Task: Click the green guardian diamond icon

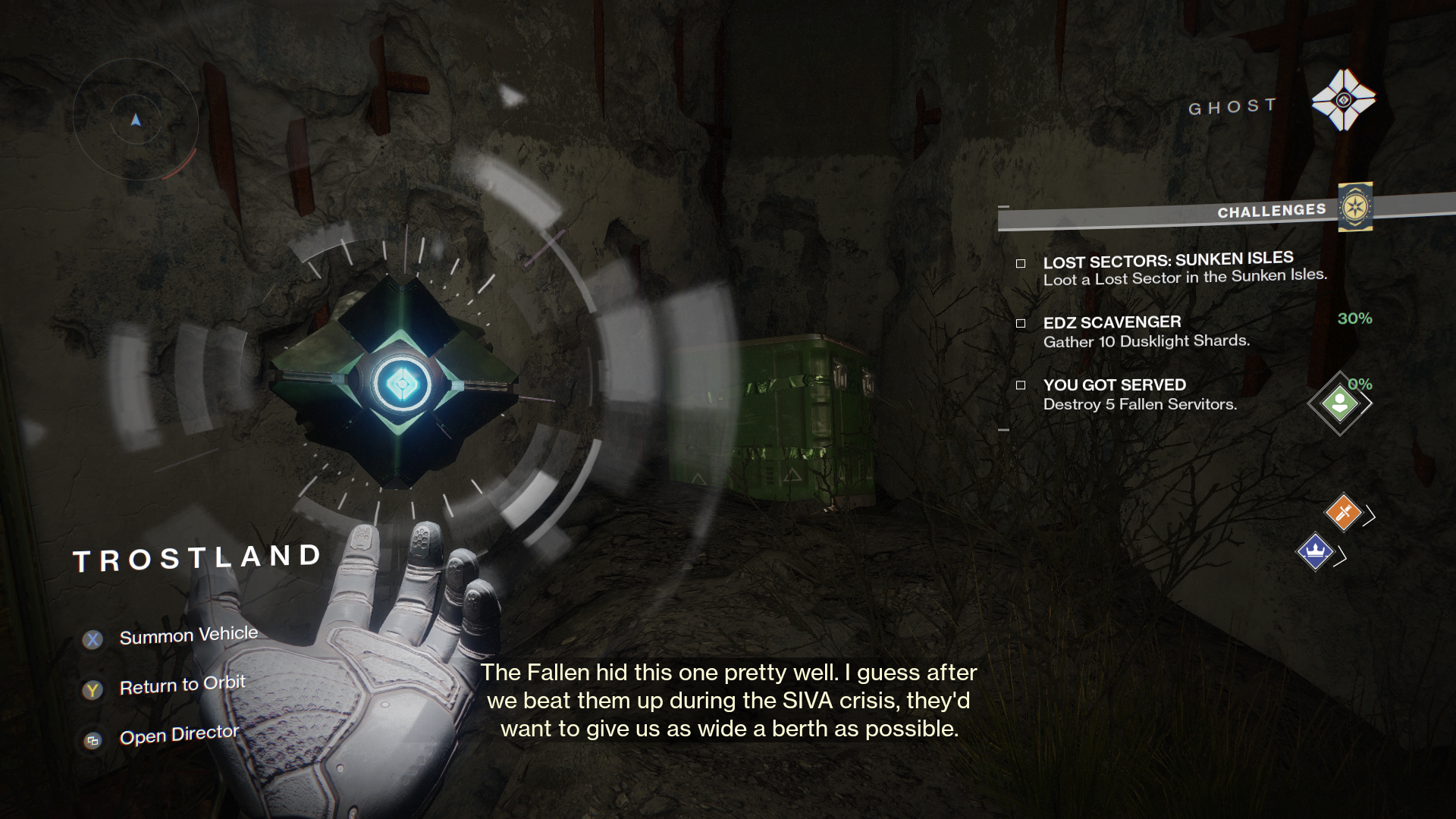Action: [x=1339, y=403]
